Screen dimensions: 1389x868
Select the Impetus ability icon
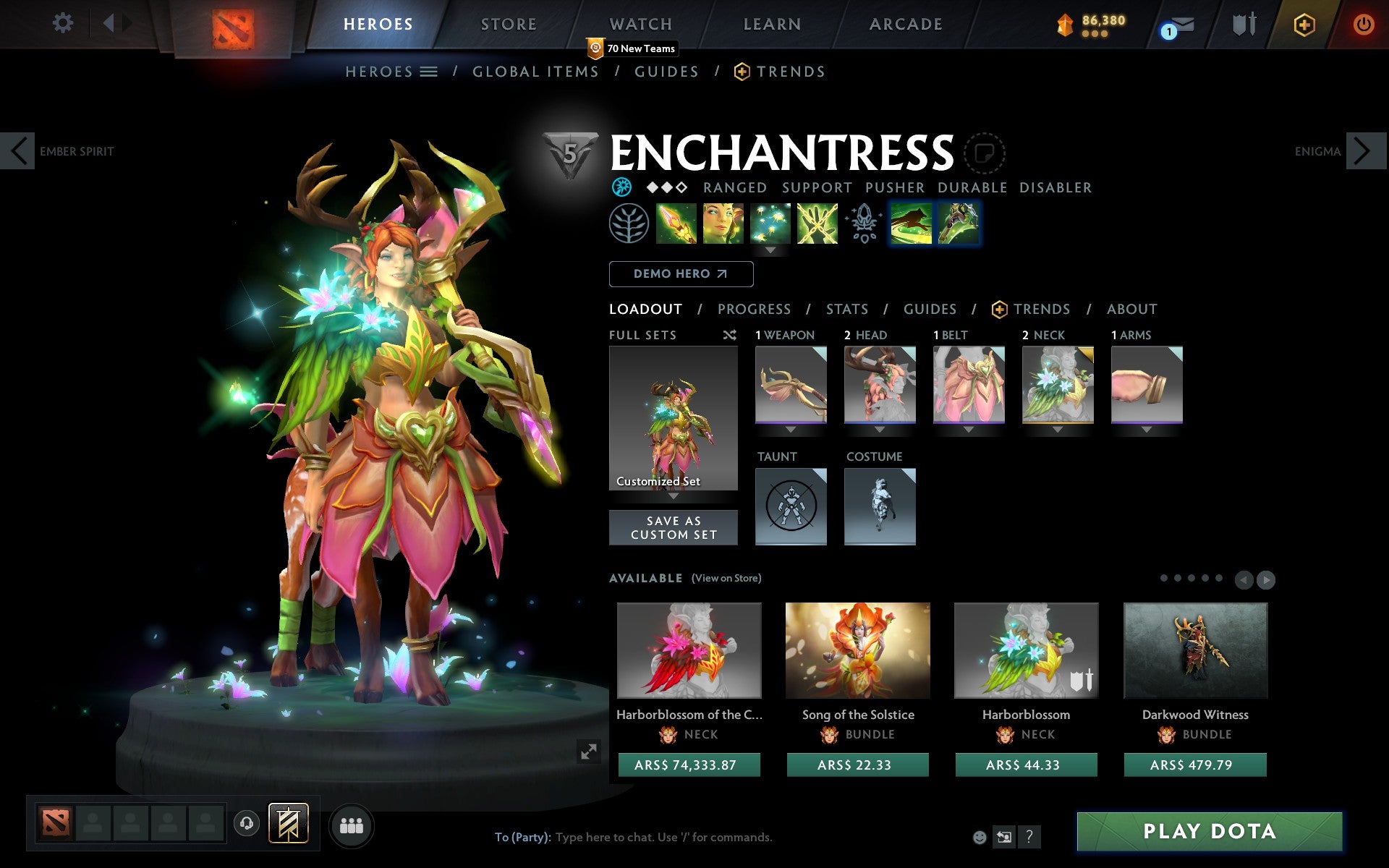pos(676,224)
